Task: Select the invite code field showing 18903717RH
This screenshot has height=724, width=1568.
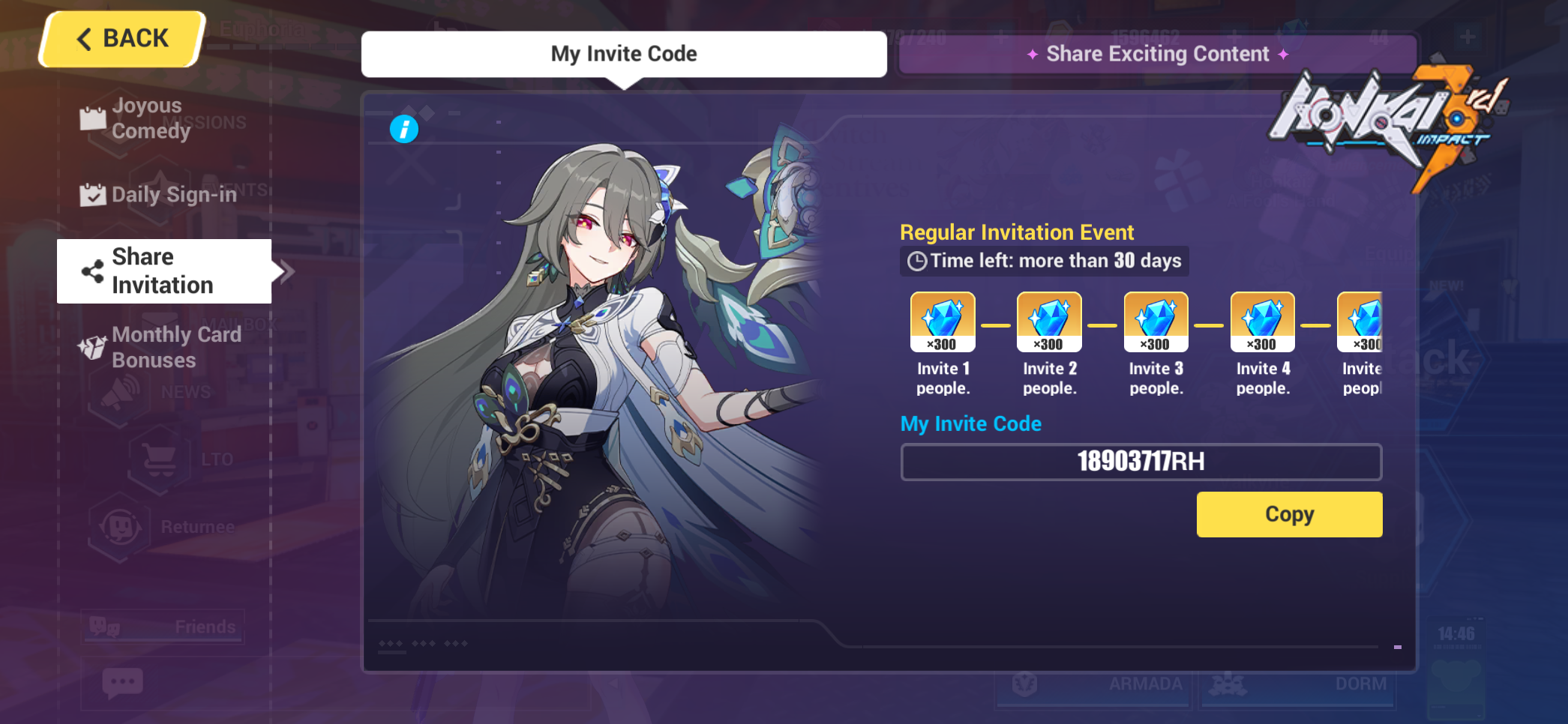Action: coord(1141,462)
